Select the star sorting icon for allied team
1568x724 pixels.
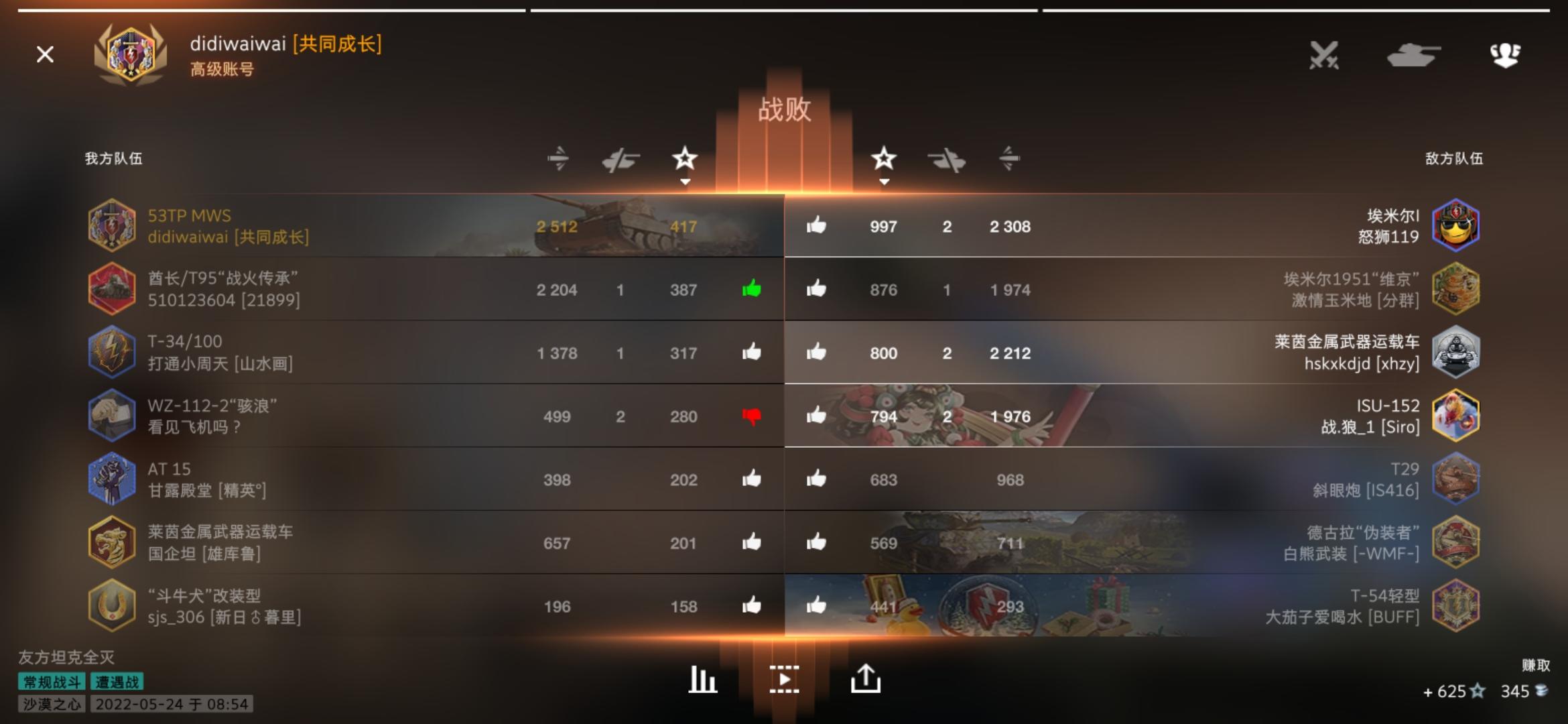685,160
